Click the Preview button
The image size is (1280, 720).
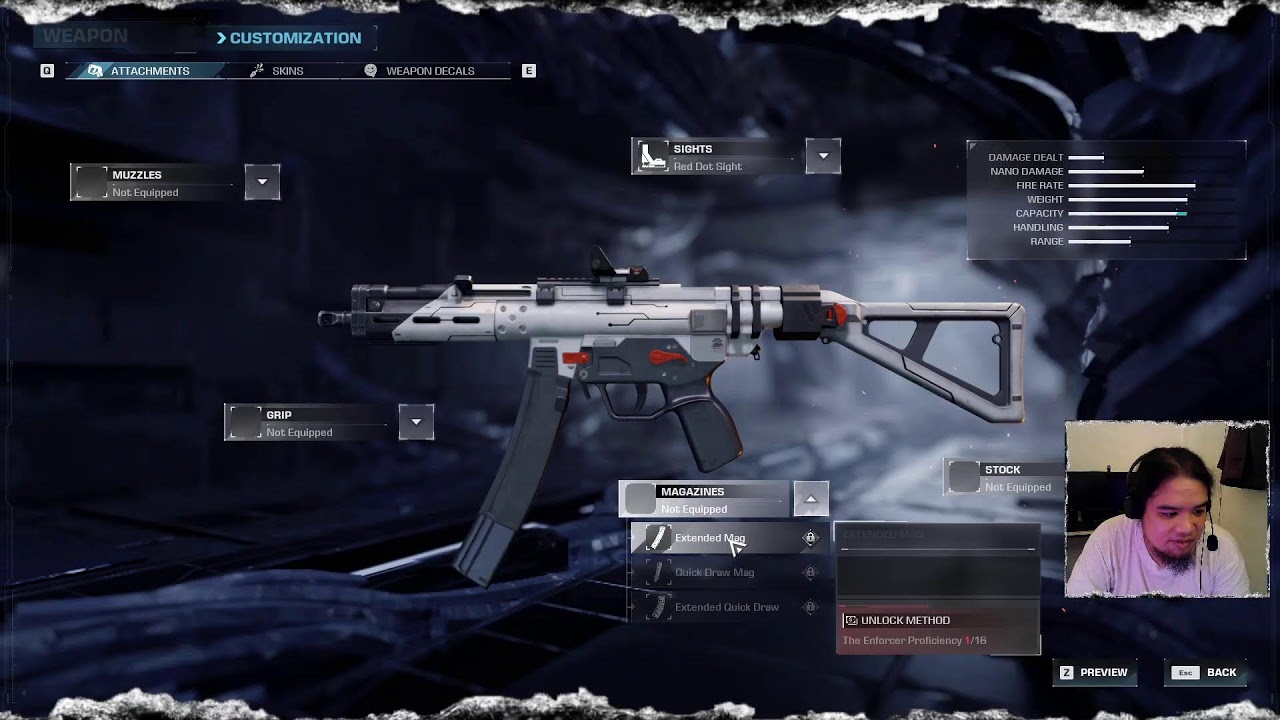tap(1093, 672)
